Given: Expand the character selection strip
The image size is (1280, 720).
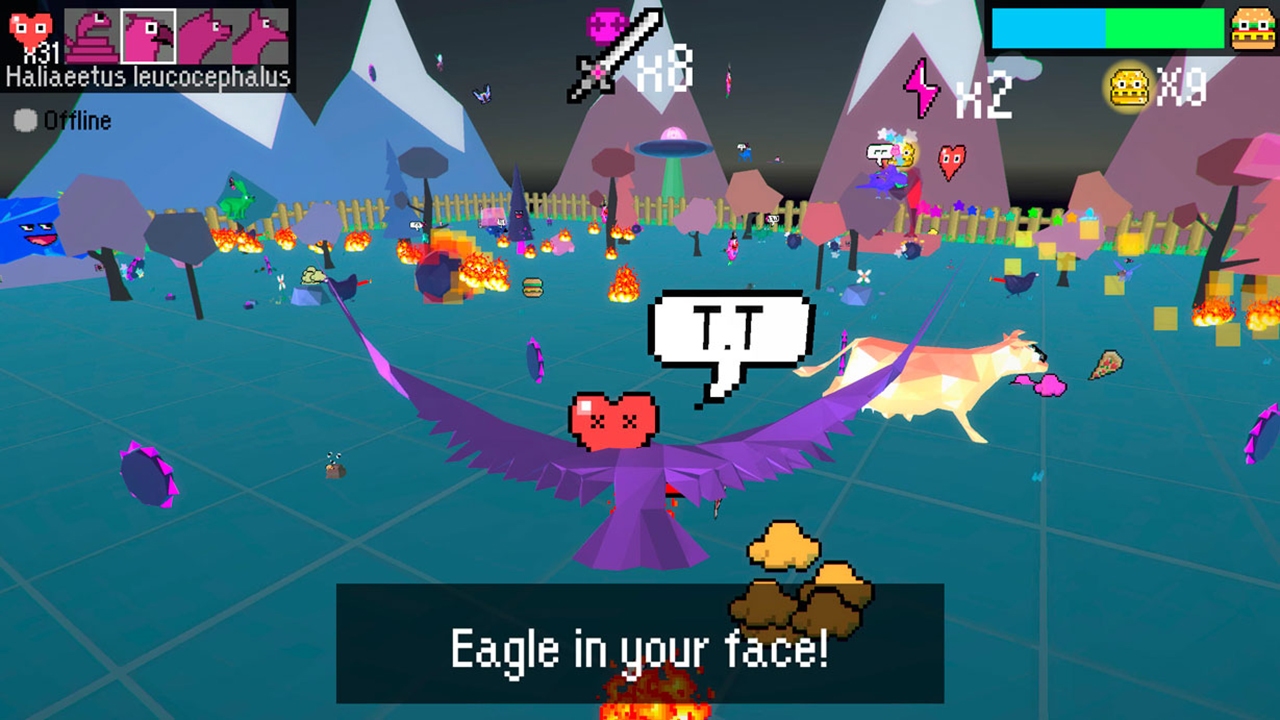Looking at the screenshot, I should pyautogui.click(x=175, y=35).
